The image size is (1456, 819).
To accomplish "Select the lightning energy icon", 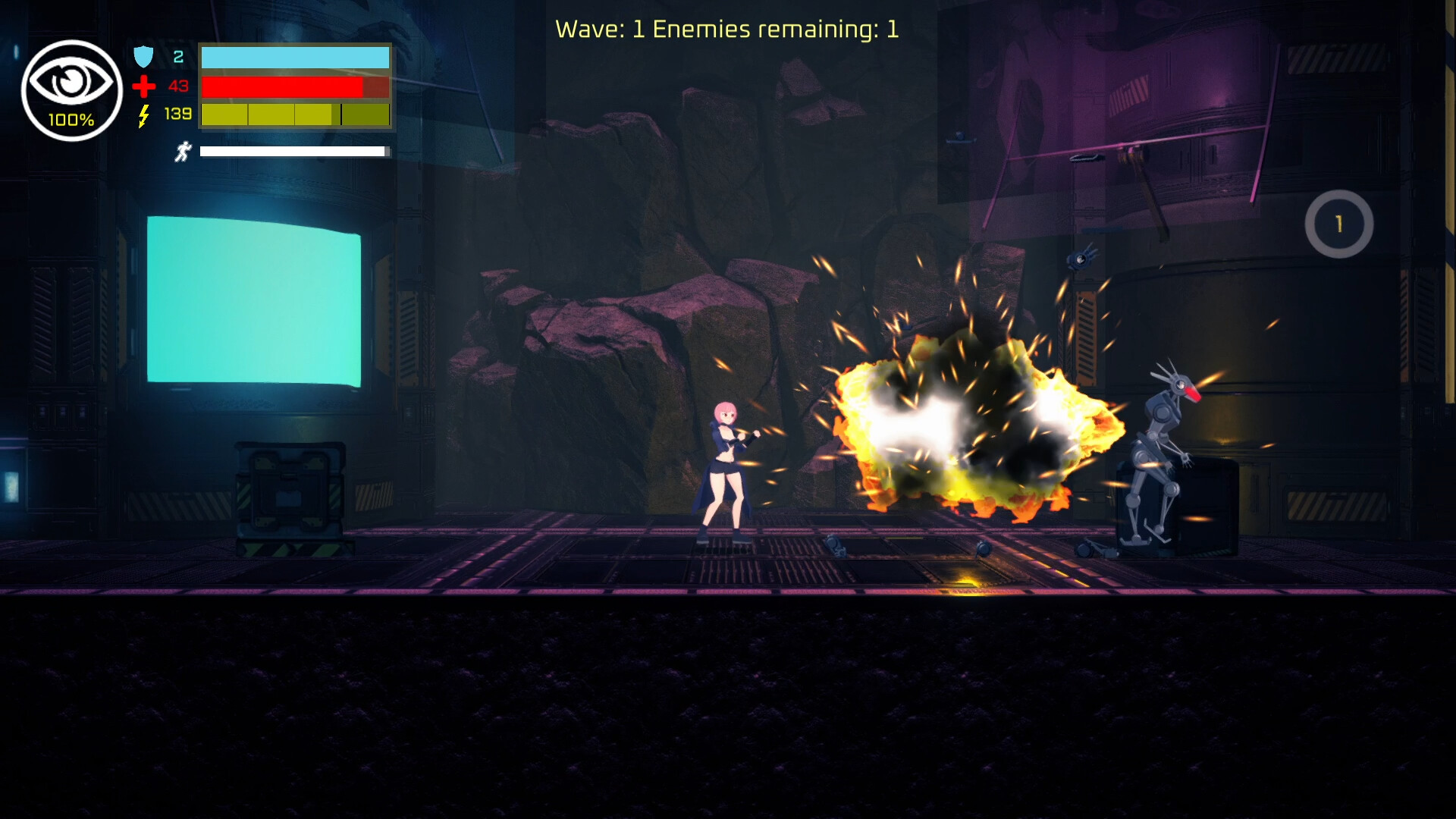I will (x=143, y=115).
